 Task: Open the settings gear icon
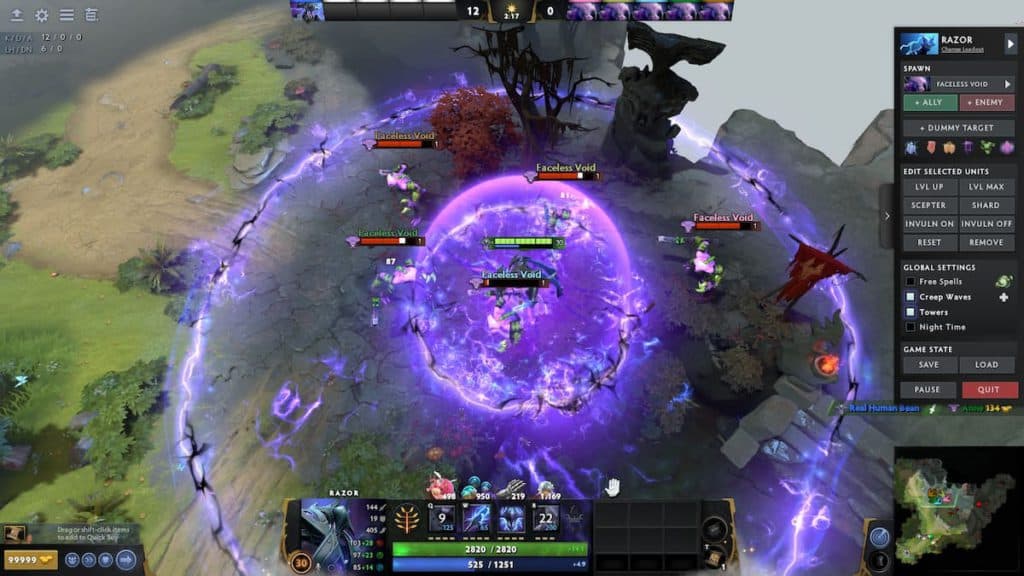42,15
